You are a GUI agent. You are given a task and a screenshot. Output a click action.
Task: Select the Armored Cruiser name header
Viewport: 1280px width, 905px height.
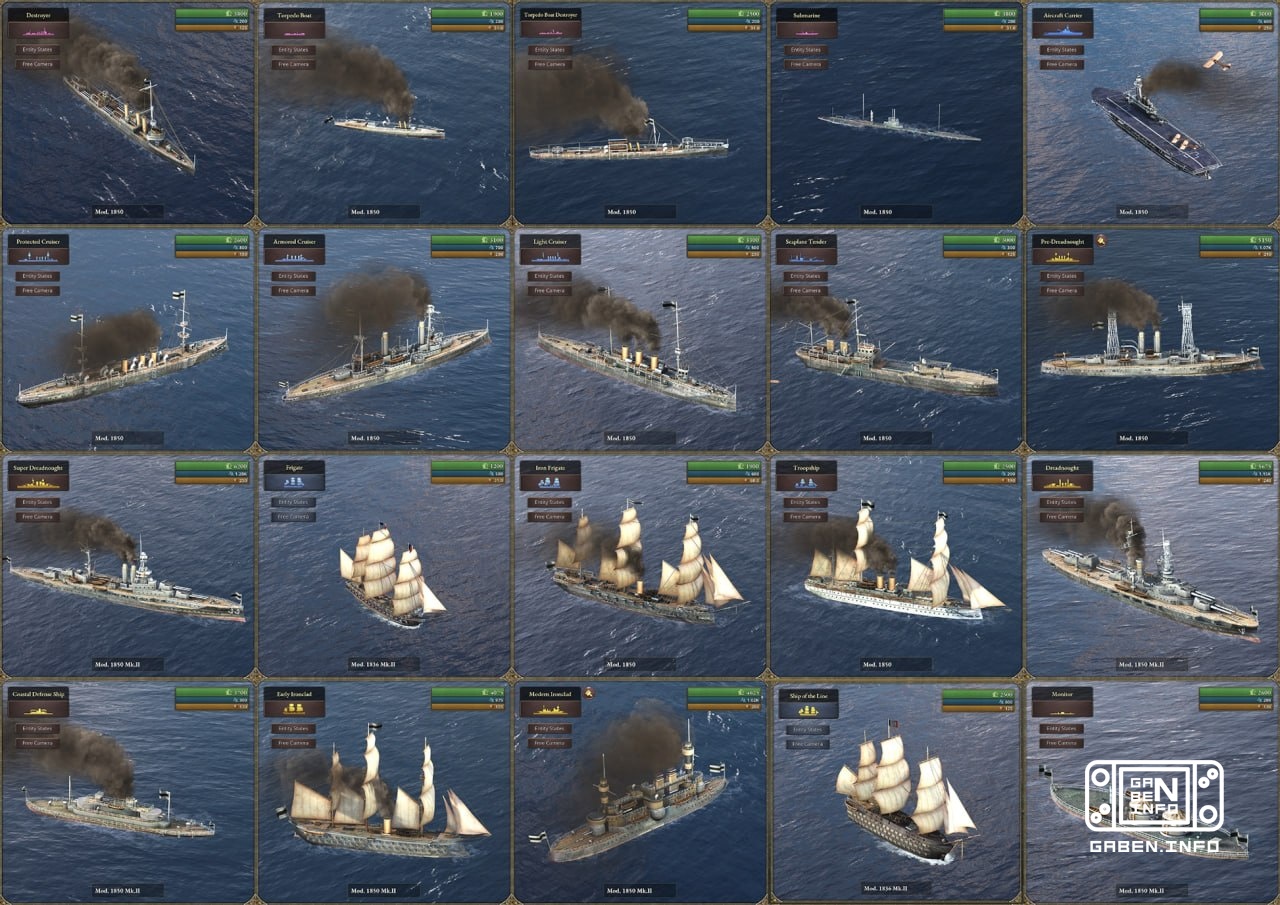[296, 240]
